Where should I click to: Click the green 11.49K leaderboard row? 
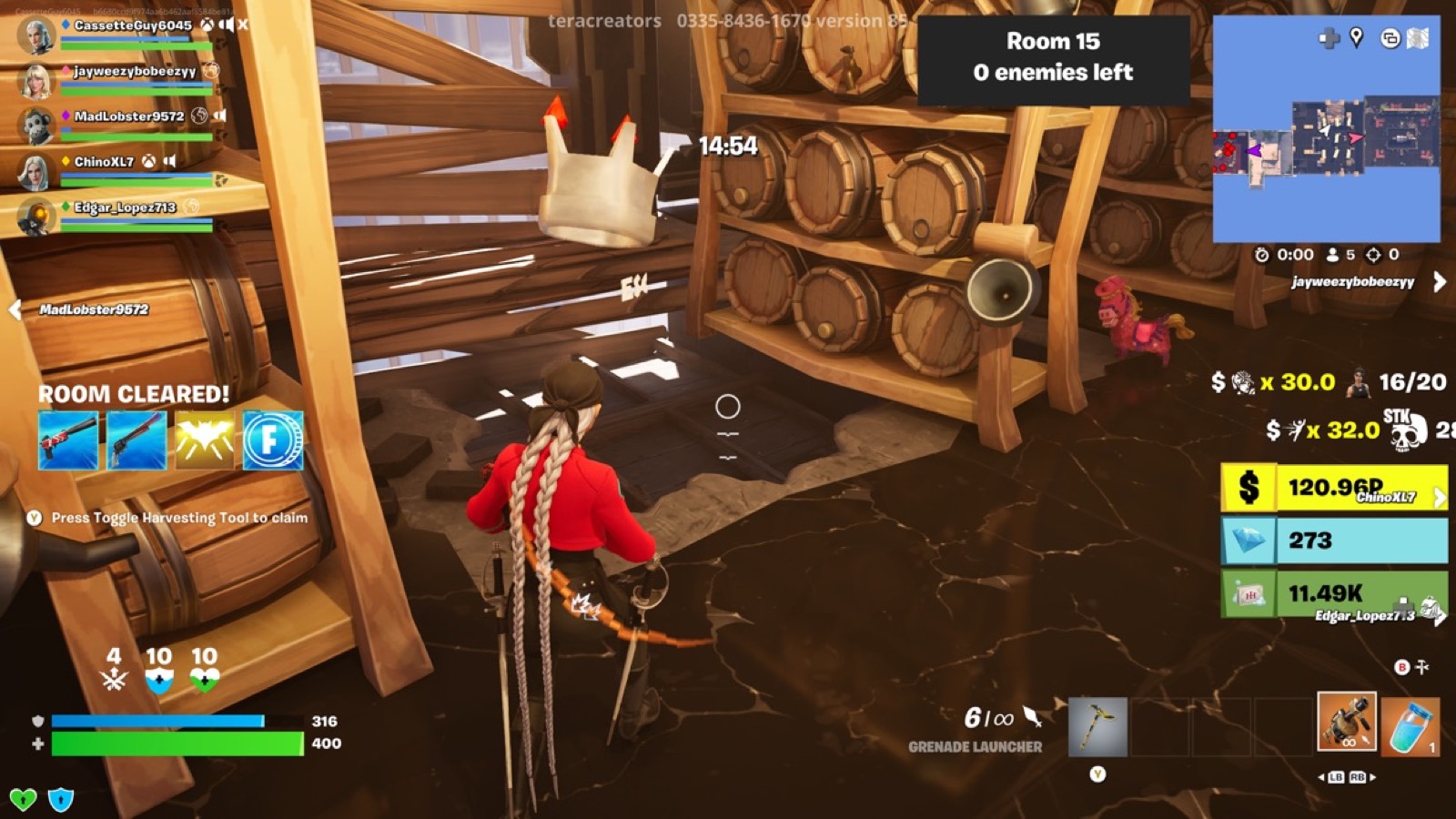1334,593
